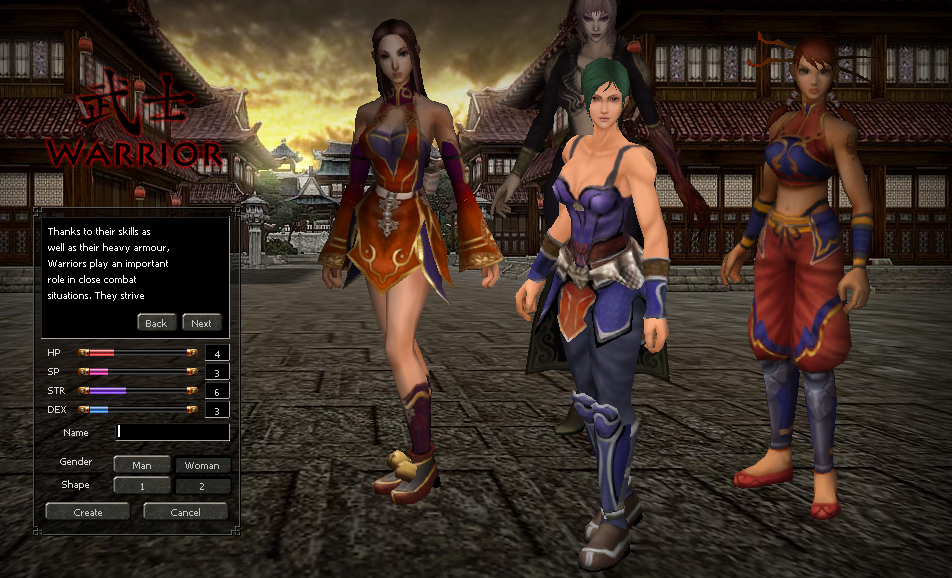Choose the Man gender option
Viewport: 952px width, 578px height.
[141, 465]
